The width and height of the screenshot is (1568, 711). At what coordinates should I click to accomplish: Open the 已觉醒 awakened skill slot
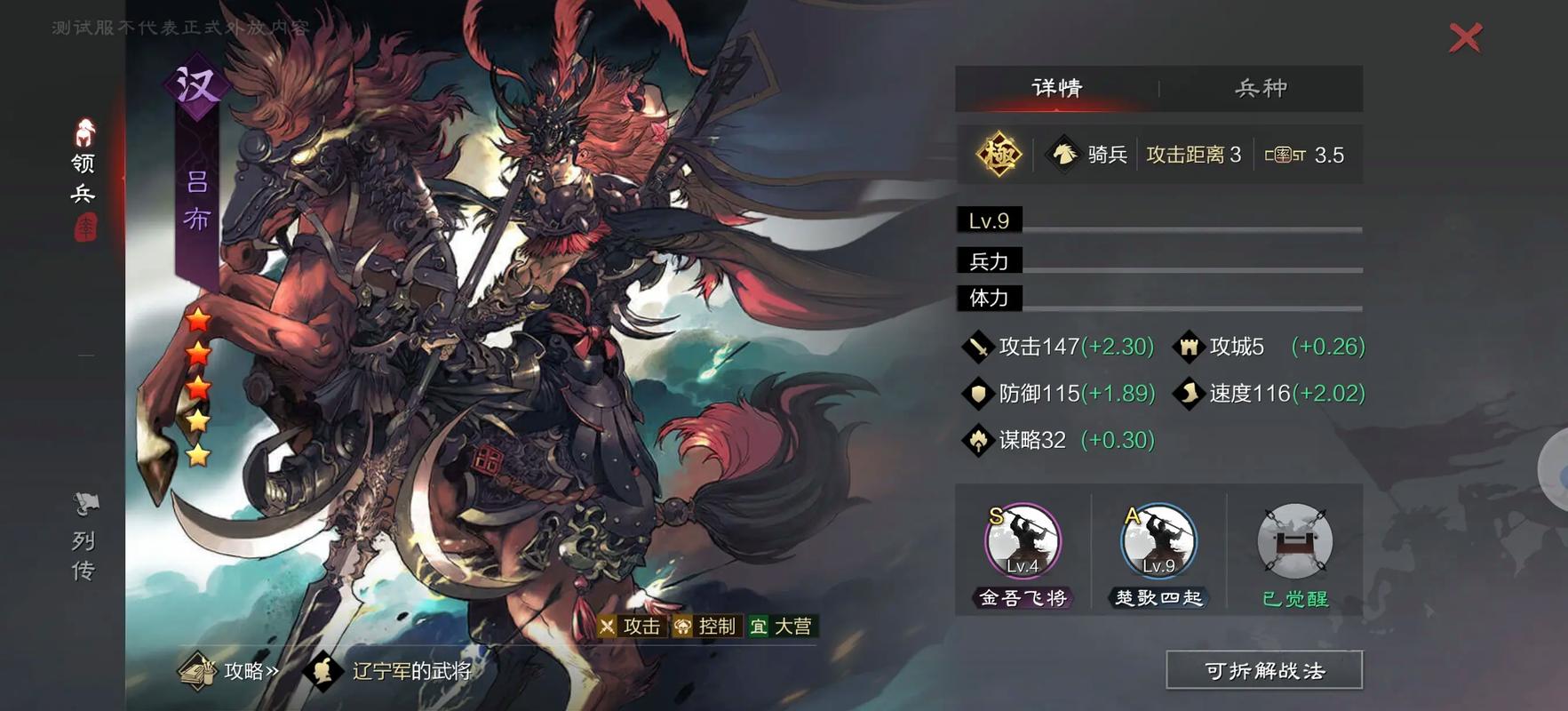point(1294,542)
